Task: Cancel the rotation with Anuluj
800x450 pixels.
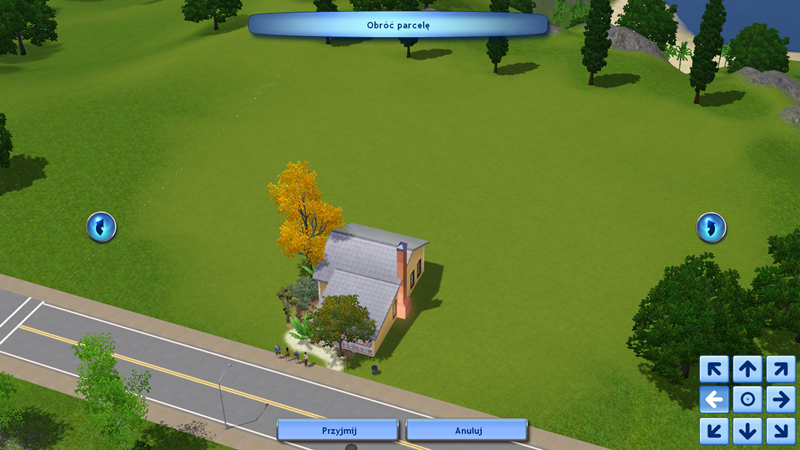Action: [466, 429]
